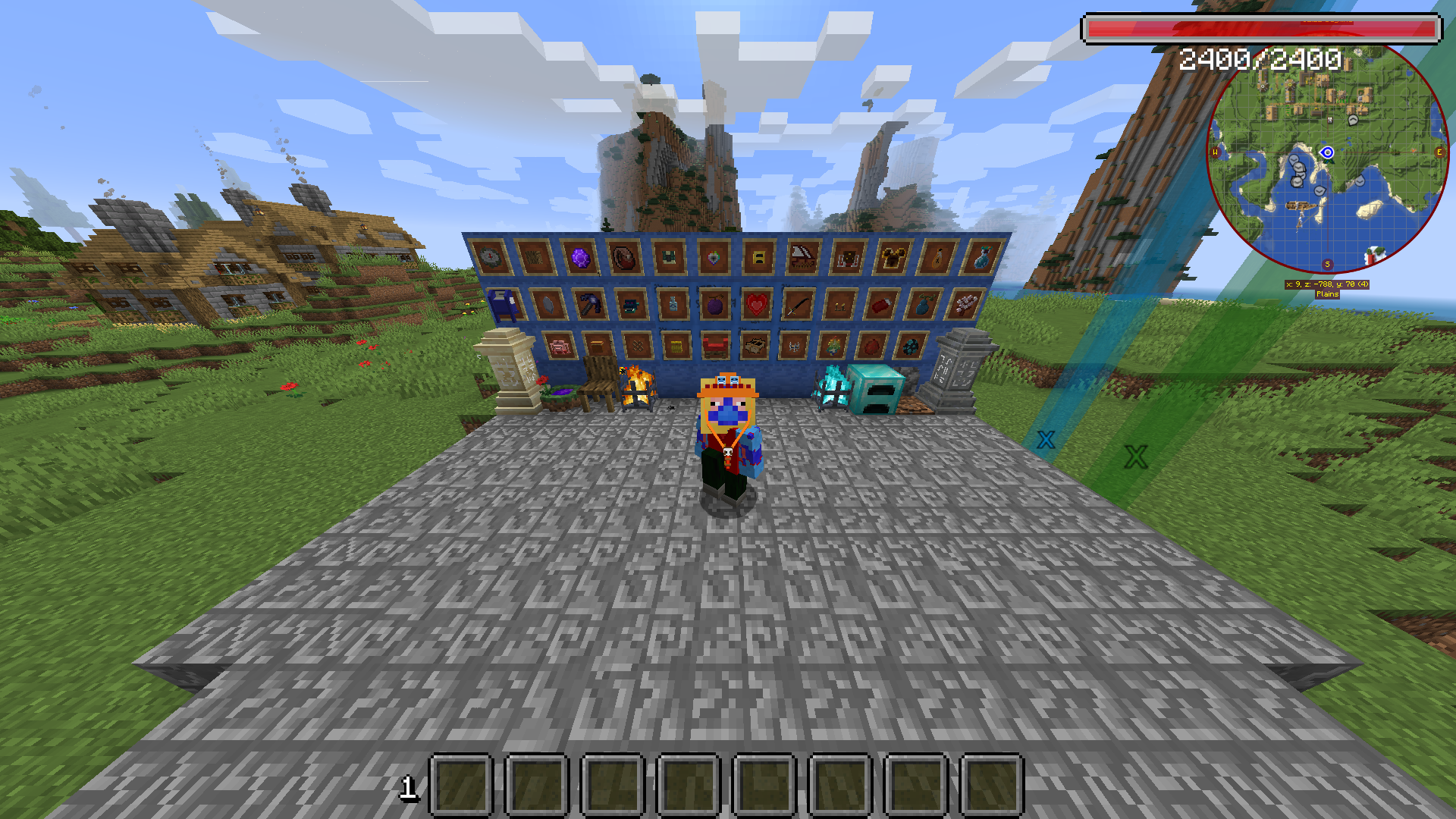Select the potion bottle item frame

[x=673, y=303]
